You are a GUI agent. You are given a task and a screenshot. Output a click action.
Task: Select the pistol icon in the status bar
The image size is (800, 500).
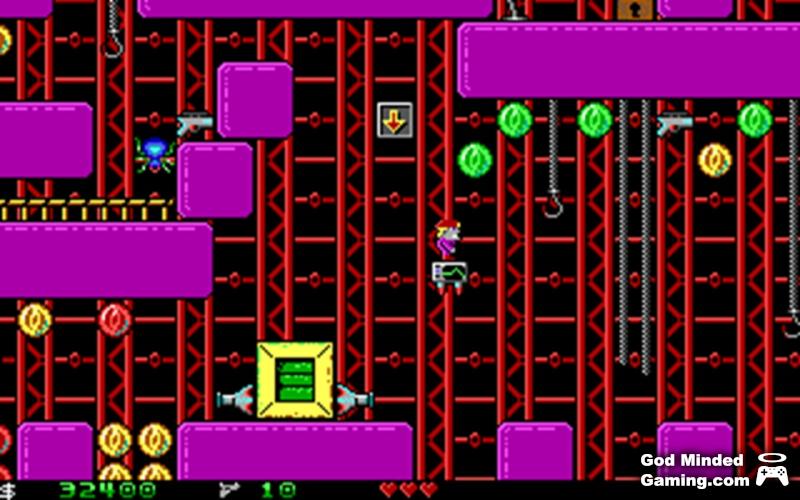pyautogui.click(x=229, y=489)
